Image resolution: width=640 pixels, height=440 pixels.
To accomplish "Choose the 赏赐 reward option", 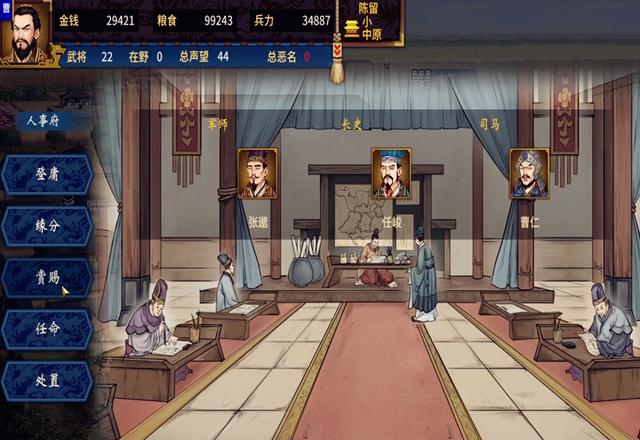I will click(x=47, y=278).
